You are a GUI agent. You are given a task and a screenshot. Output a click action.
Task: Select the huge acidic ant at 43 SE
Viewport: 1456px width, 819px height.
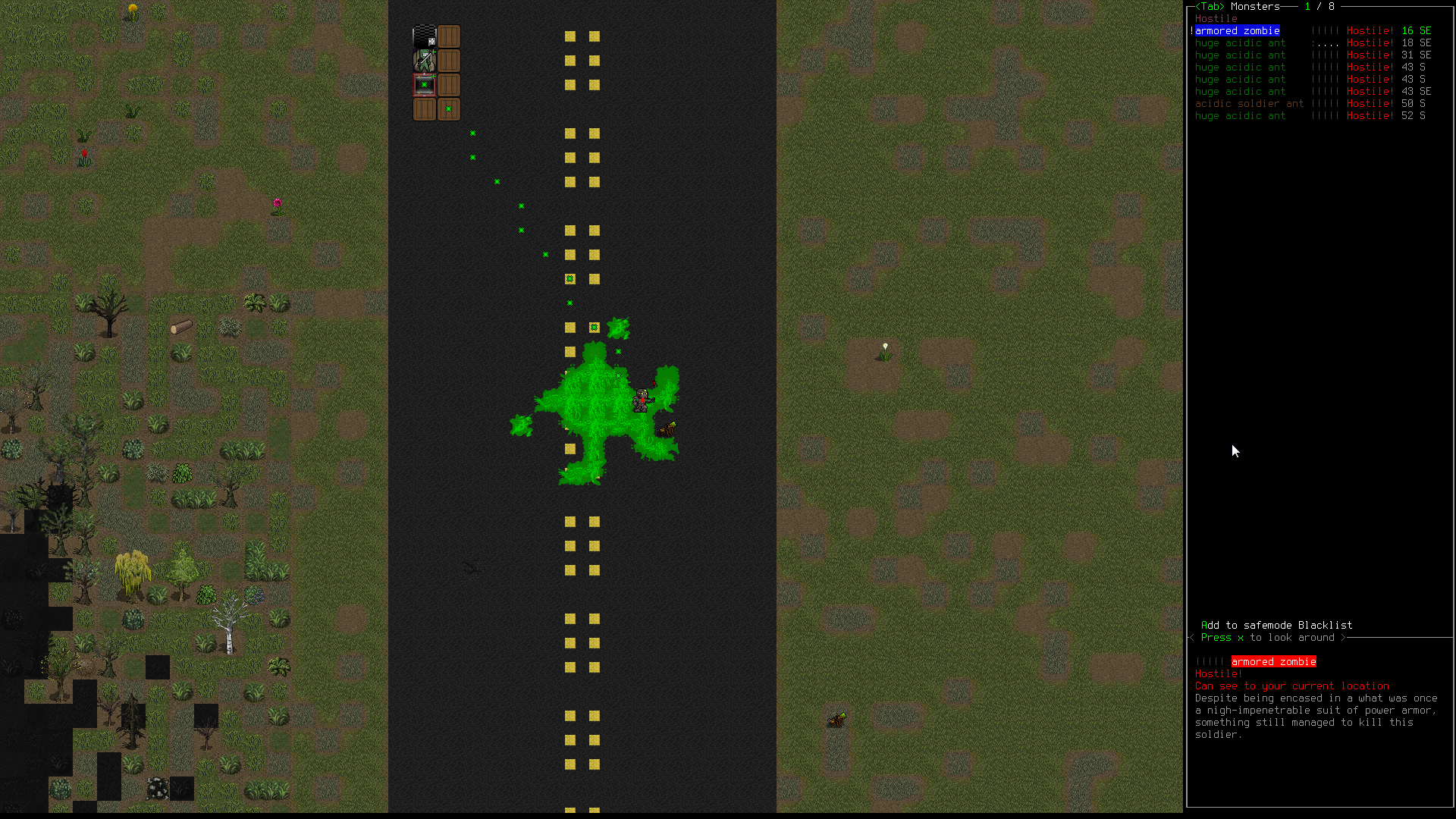point(1240,92)
